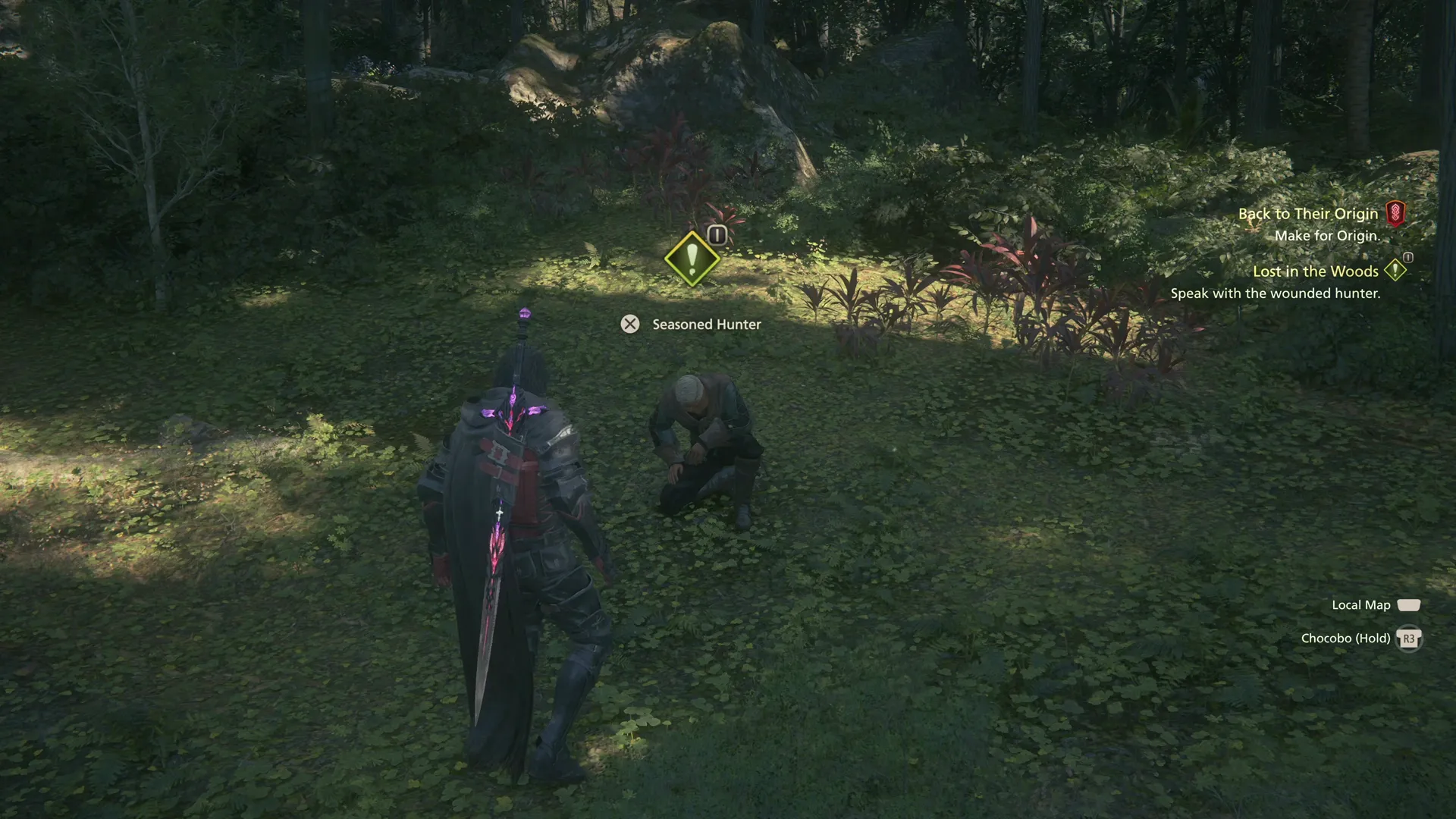
Task: Click the yellow diamond icon next to Lost in the Woods
Action: [x=1395, y=271]
